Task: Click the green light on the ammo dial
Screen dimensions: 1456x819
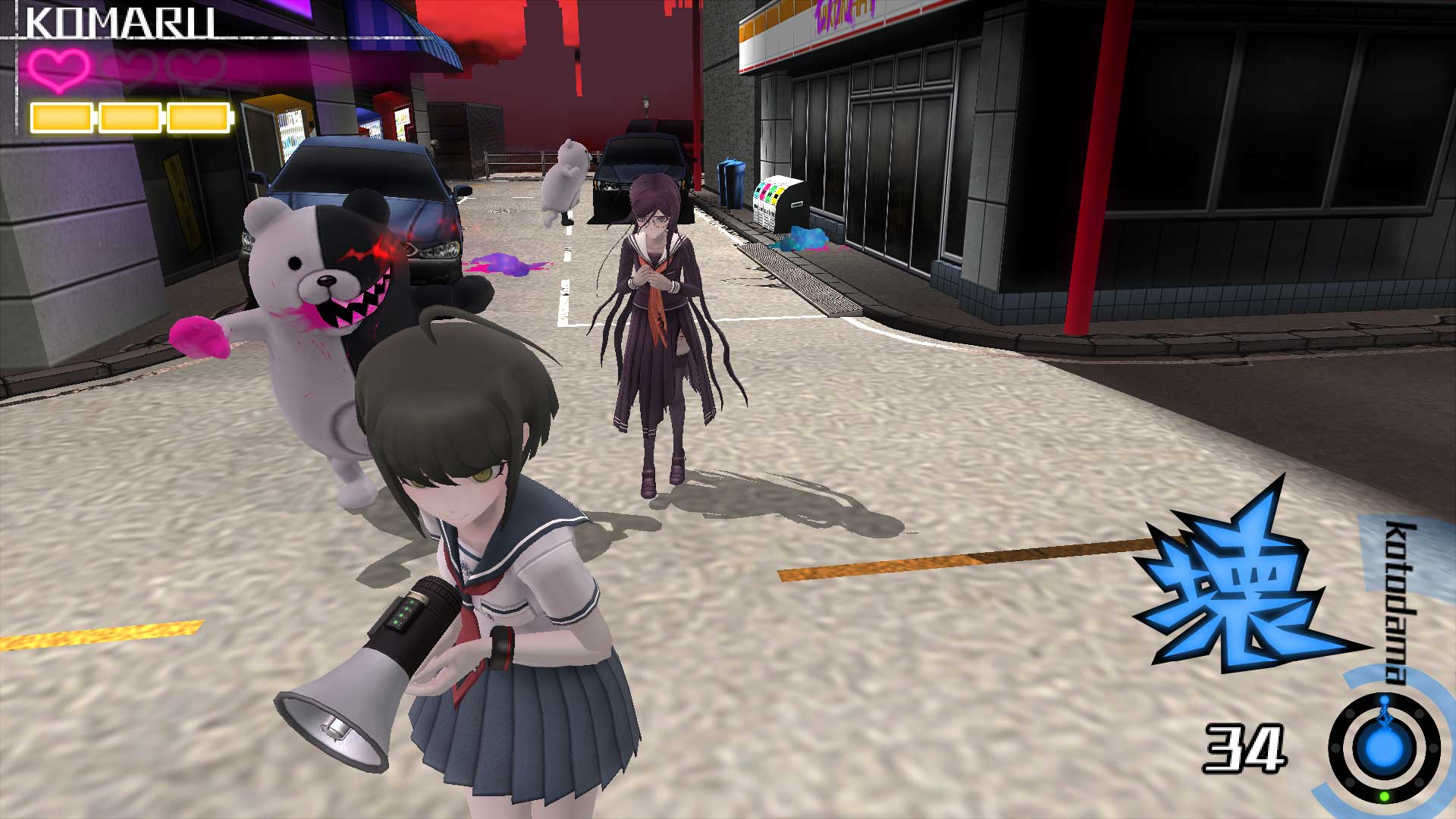Action: (x=1383, y=797)
